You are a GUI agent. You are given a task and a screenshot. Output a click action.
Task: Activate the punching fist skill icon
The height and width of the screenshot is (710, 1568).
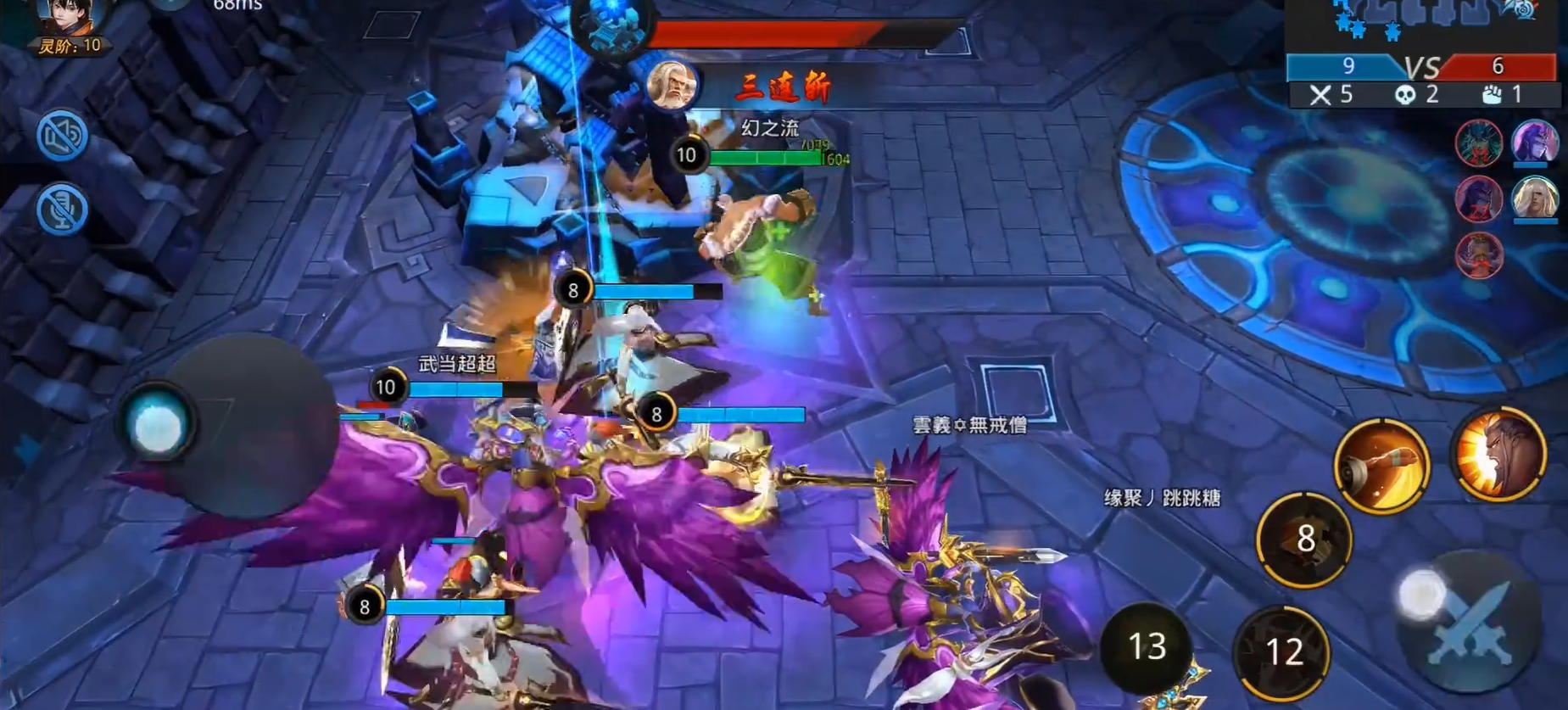click(1381, 466)
